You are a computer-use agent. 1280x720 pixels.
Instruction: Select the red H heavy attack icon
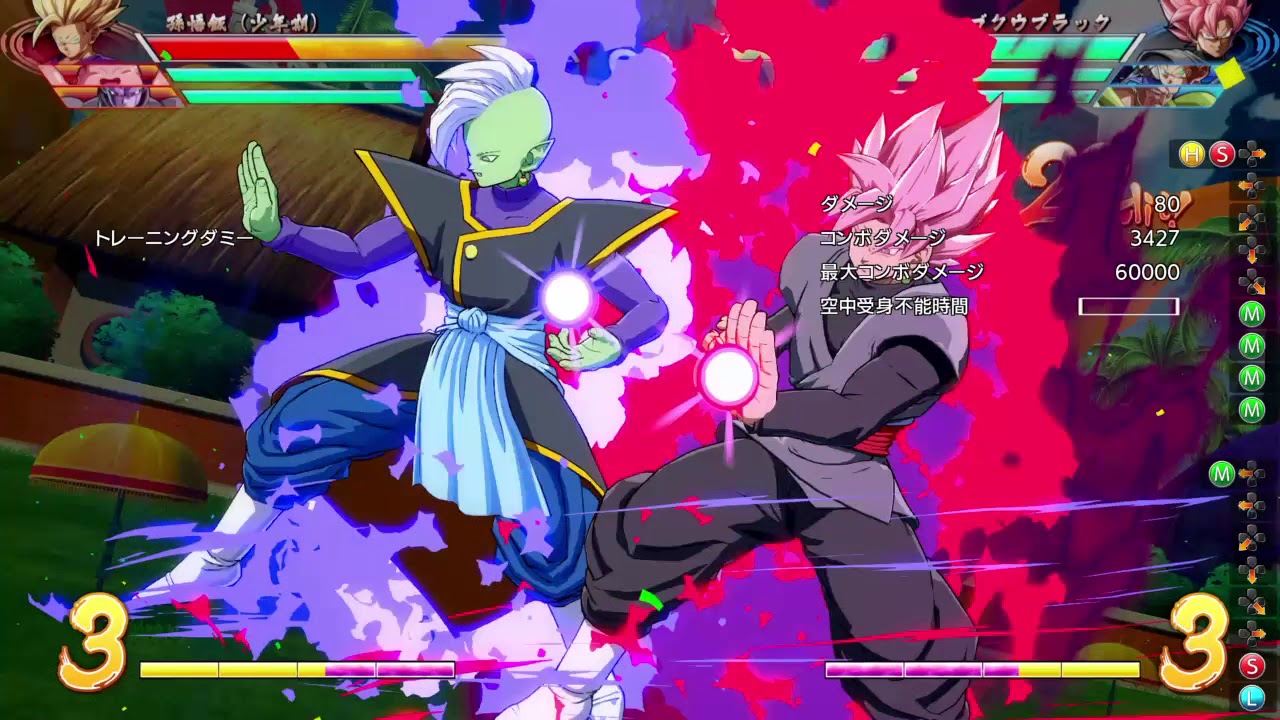pos(1190,153)
